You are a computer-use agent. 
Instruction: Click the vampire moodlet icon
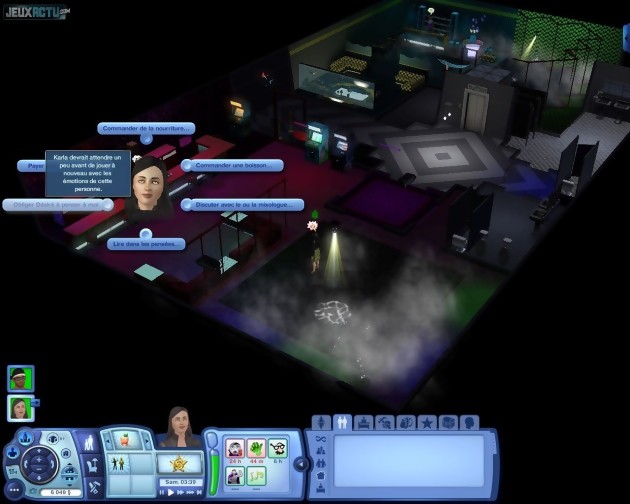pyautogui.click(x=235, y=448)
